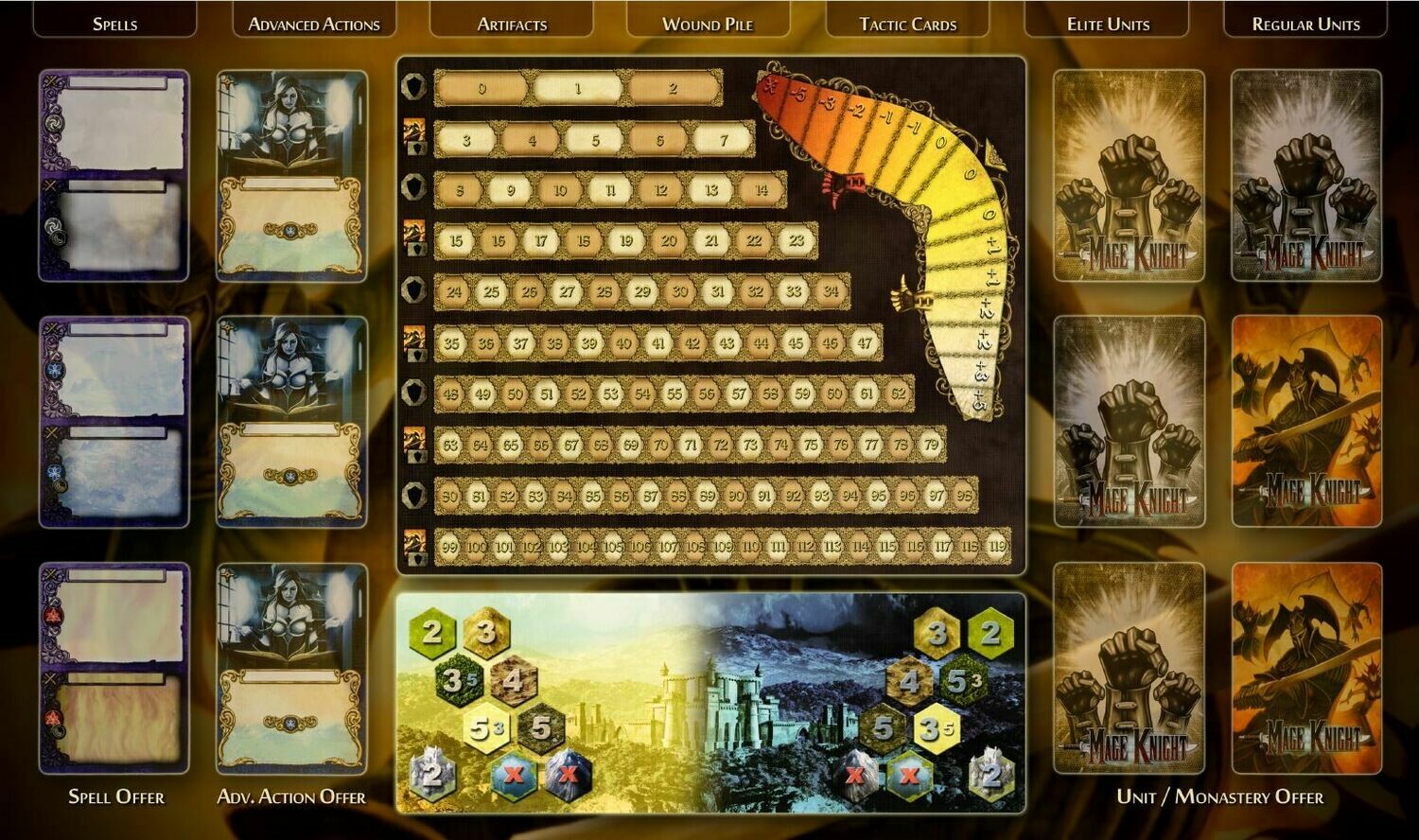This screenshot has width=1419, height=840.
Task: Show the Elite Units deck tab
Action: pyautogui.click(x=1108, y=24)
